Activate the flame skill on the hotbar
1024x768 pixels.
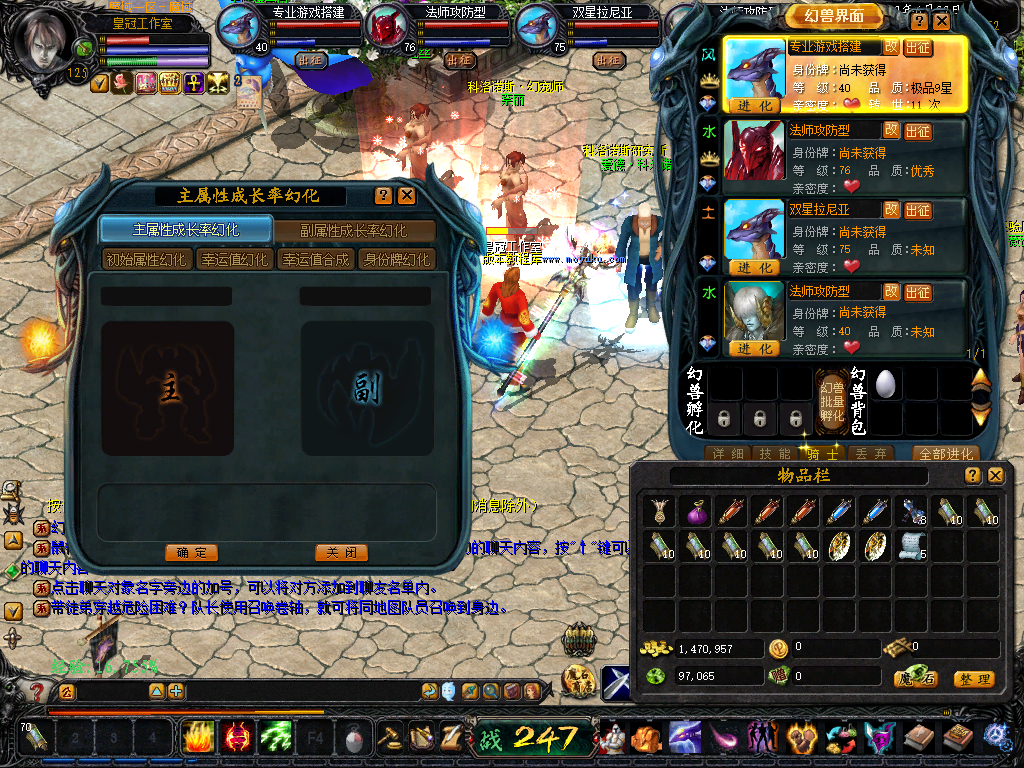pos(198,737)
